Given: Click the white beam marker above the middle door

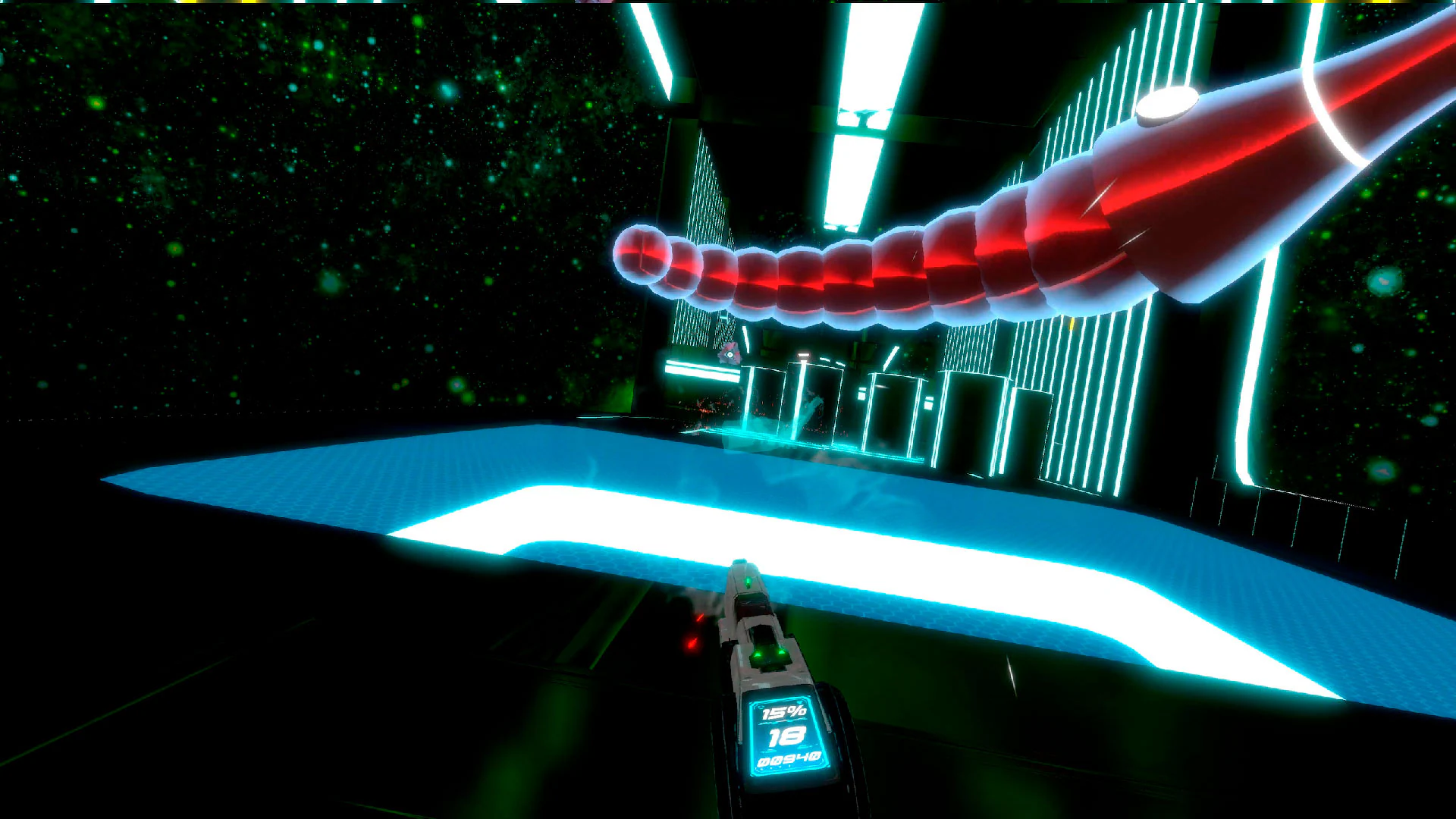Looking at the screenshot, I should (804, 354).
